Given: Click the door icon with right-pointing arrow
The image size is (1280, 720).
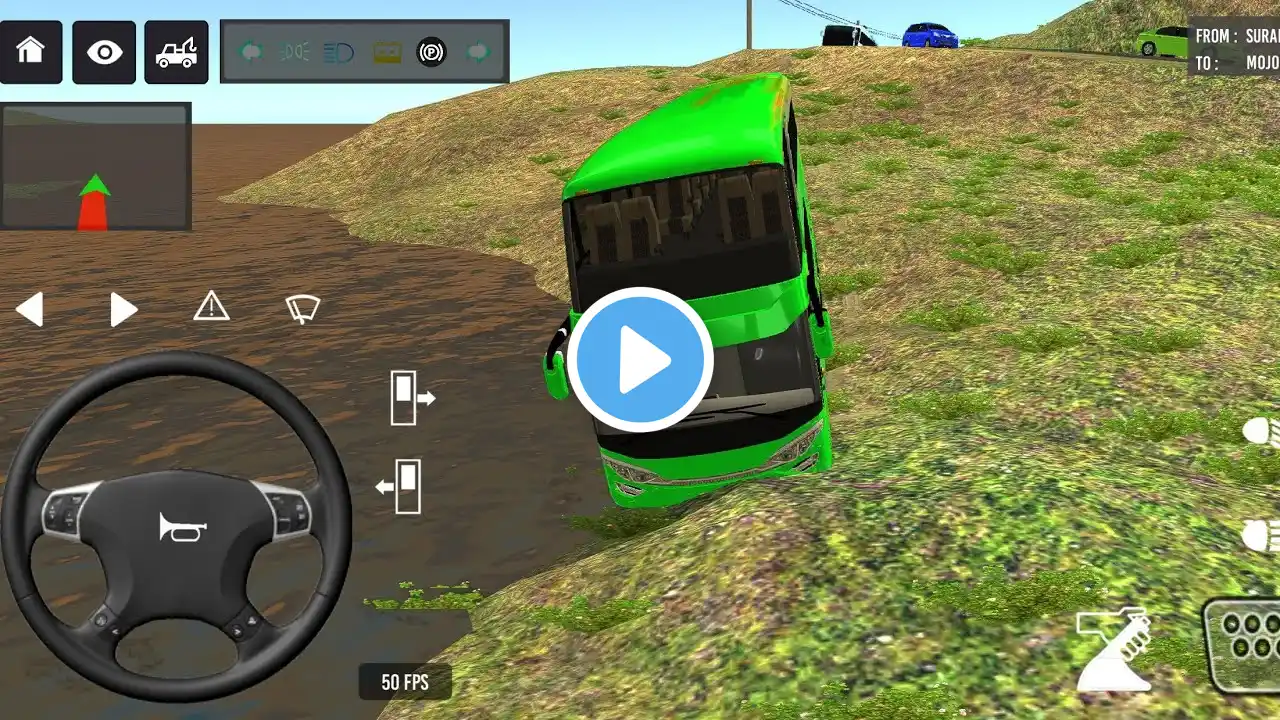Looking at the screenshot, I should tap(411, 397).
